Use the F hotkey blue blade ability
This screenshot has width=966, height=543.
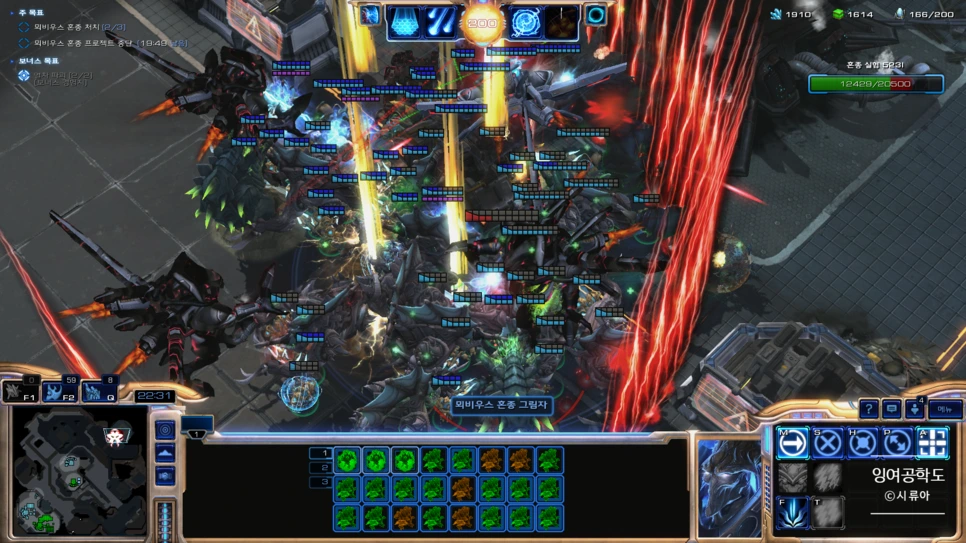(793, 512)
